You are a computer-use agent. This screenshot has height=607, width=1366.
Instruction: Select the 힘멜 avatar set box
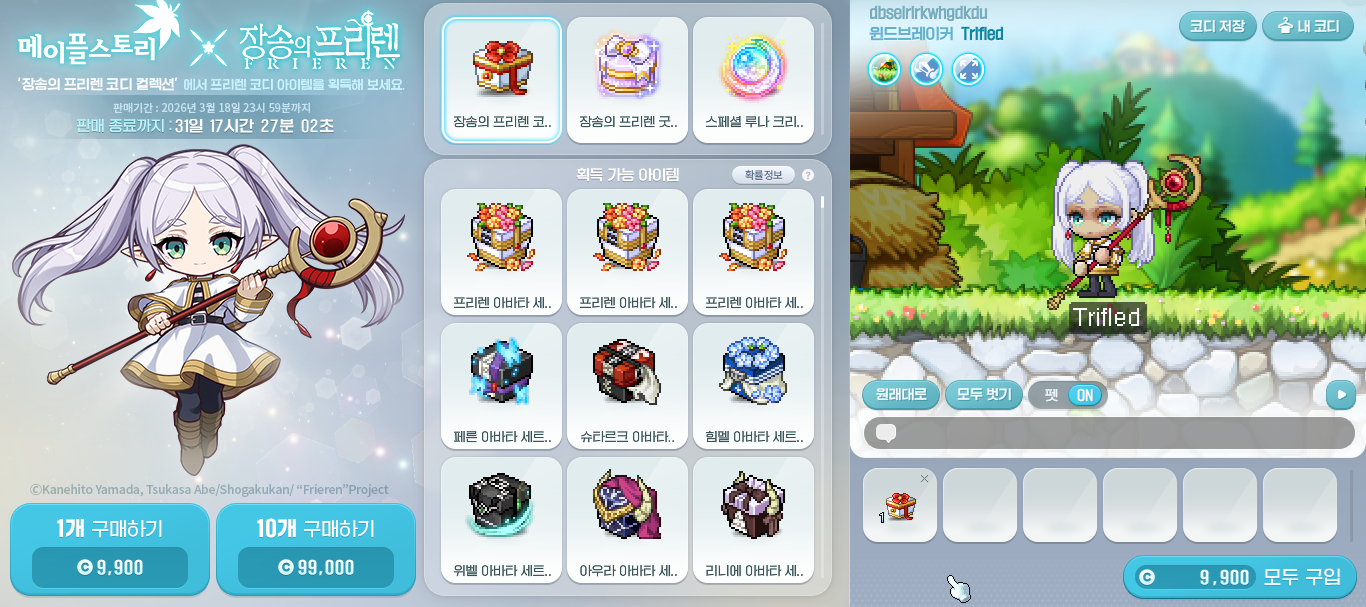(753, 385)
